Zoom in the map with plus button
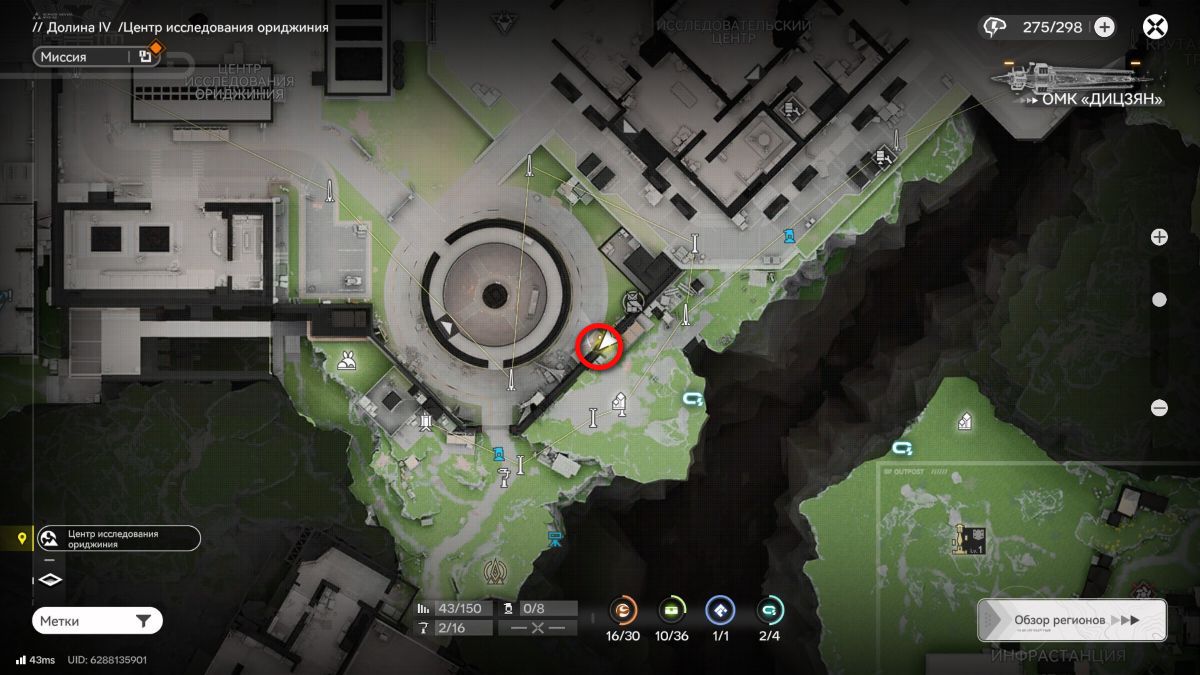Image resolution: width=1200 pixels, height=675 pixels. pyautogui.click(x=1159, y=237)
